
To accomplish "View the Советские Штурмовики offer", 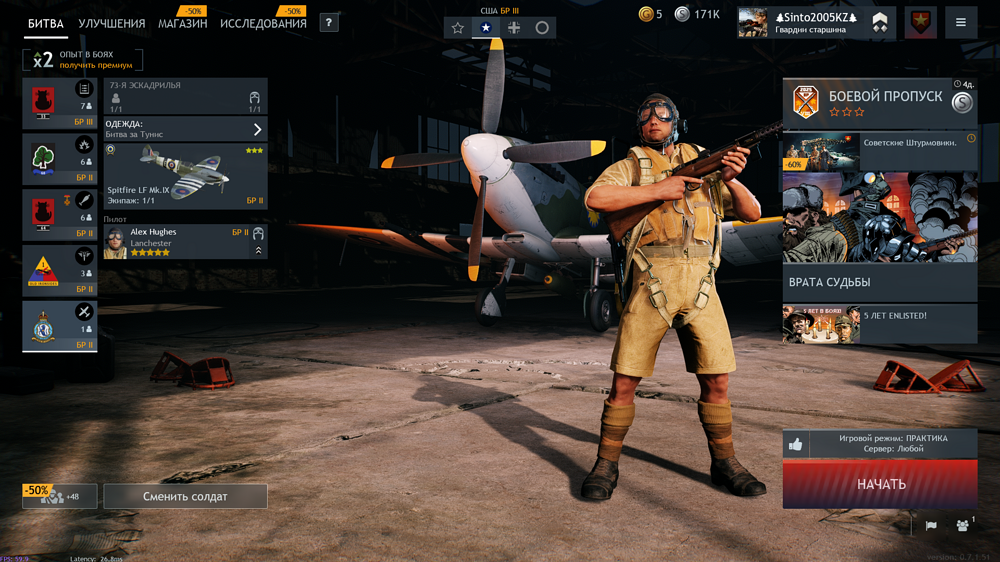I will (x=879, y=152).
